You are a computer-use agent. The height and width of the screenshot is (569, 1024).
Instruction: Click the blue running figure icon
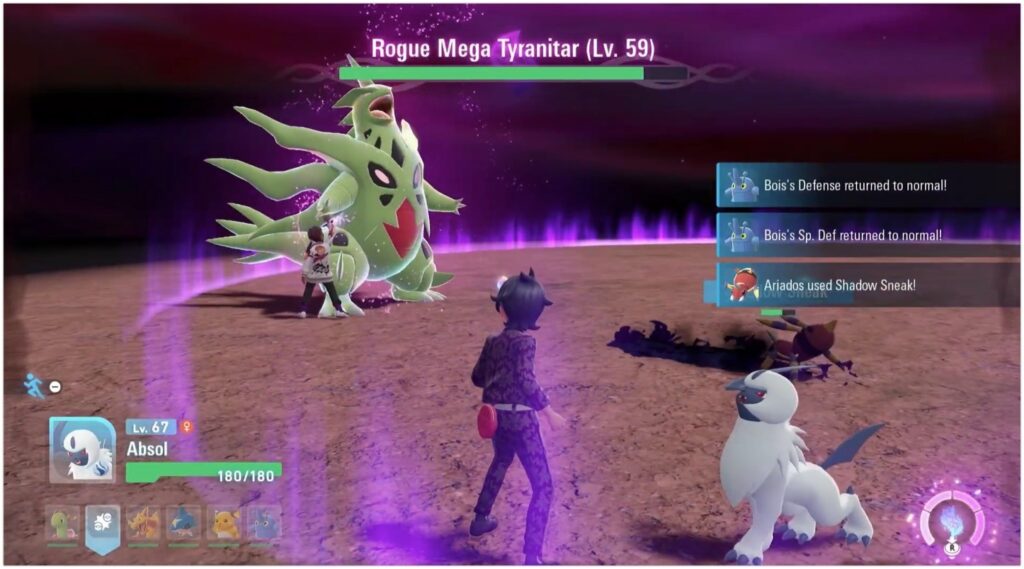click(36, 384)
